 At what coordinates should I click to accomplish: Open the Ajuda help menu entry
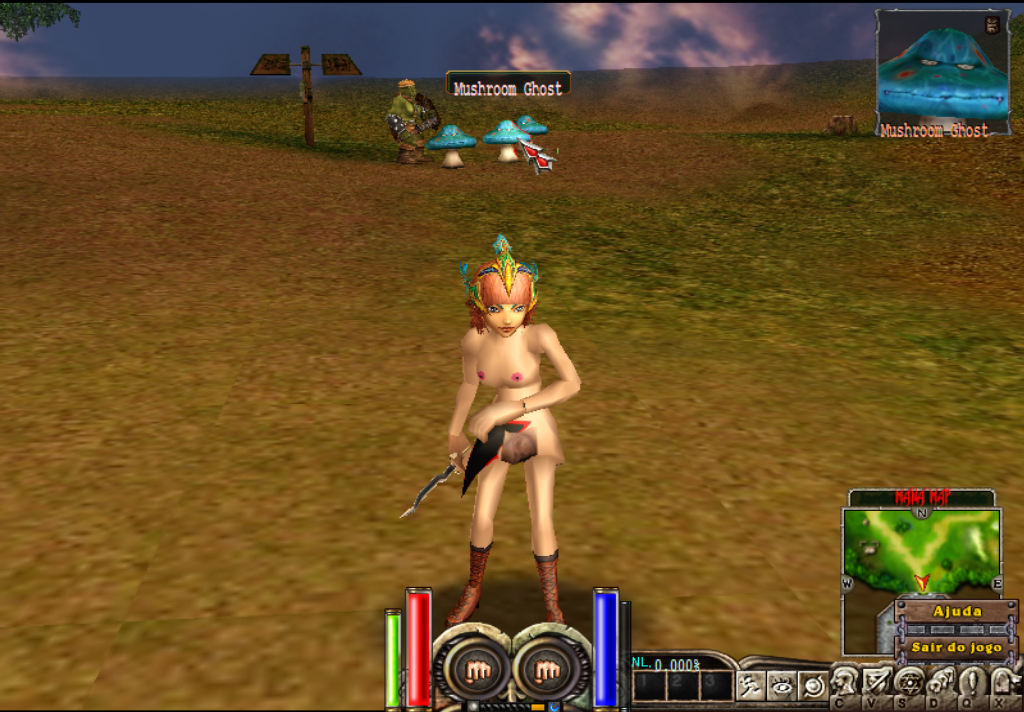click(x=956, y=611)
